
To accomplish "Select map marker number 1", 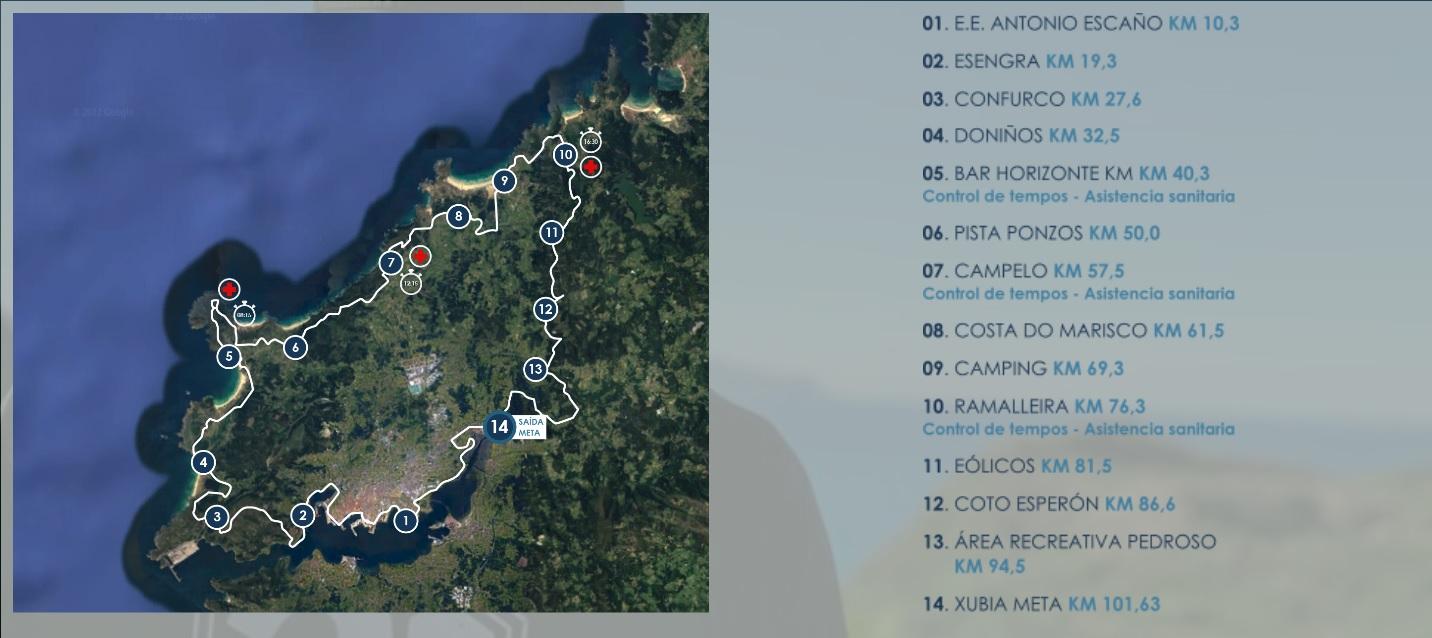I will point(405,520).
